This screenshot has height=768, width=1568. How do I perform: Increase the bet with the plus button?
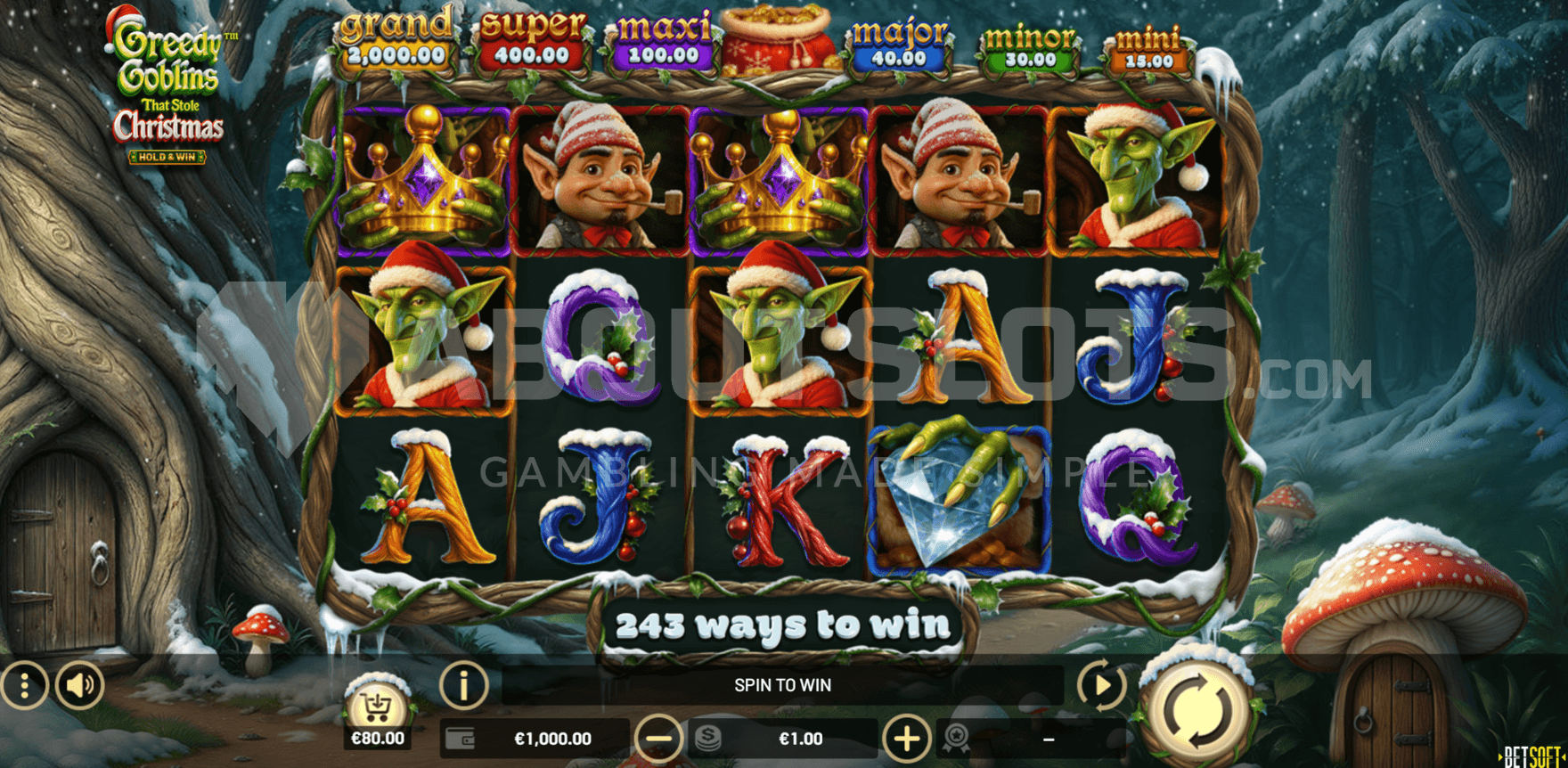906,739
